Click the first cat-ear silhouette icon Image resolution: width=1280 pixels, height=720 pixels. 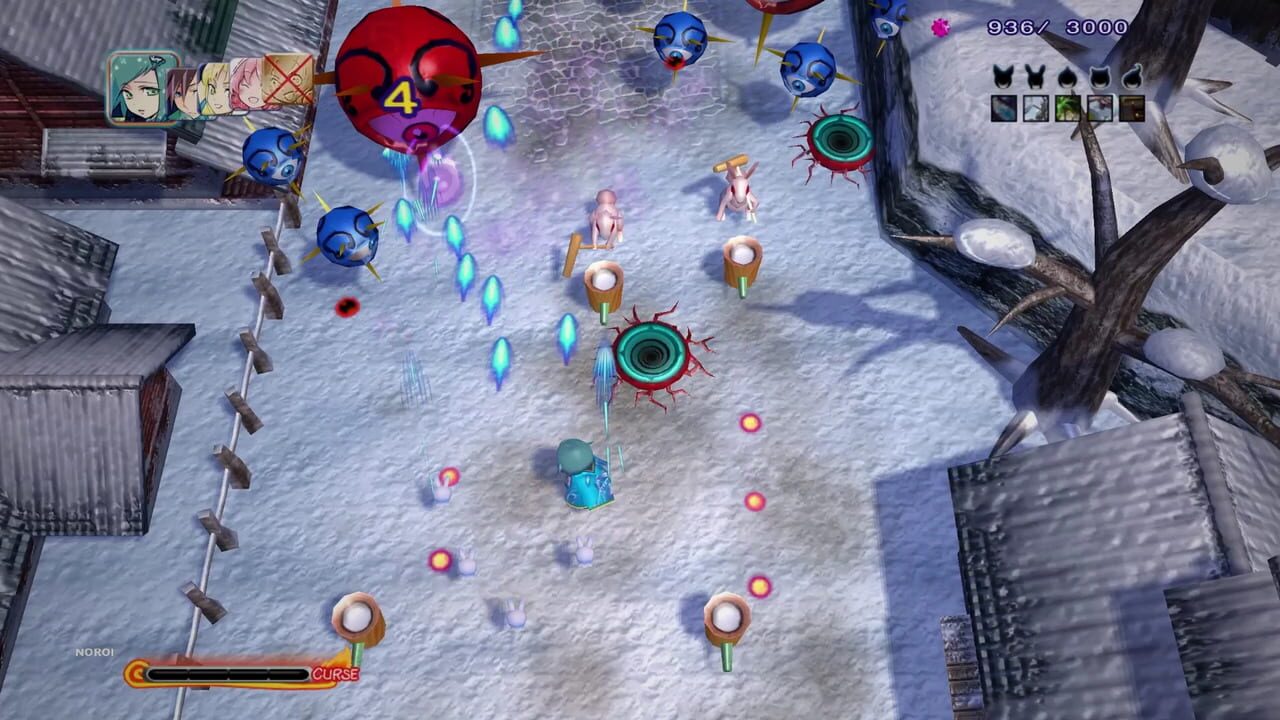tap(1002, 74)
